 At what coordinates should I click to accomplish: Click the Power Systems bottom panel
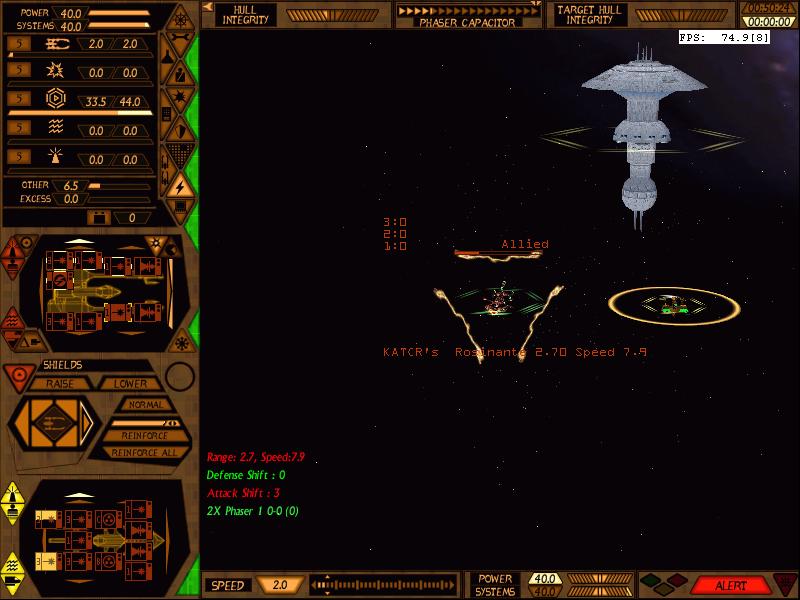pos(495,585)
